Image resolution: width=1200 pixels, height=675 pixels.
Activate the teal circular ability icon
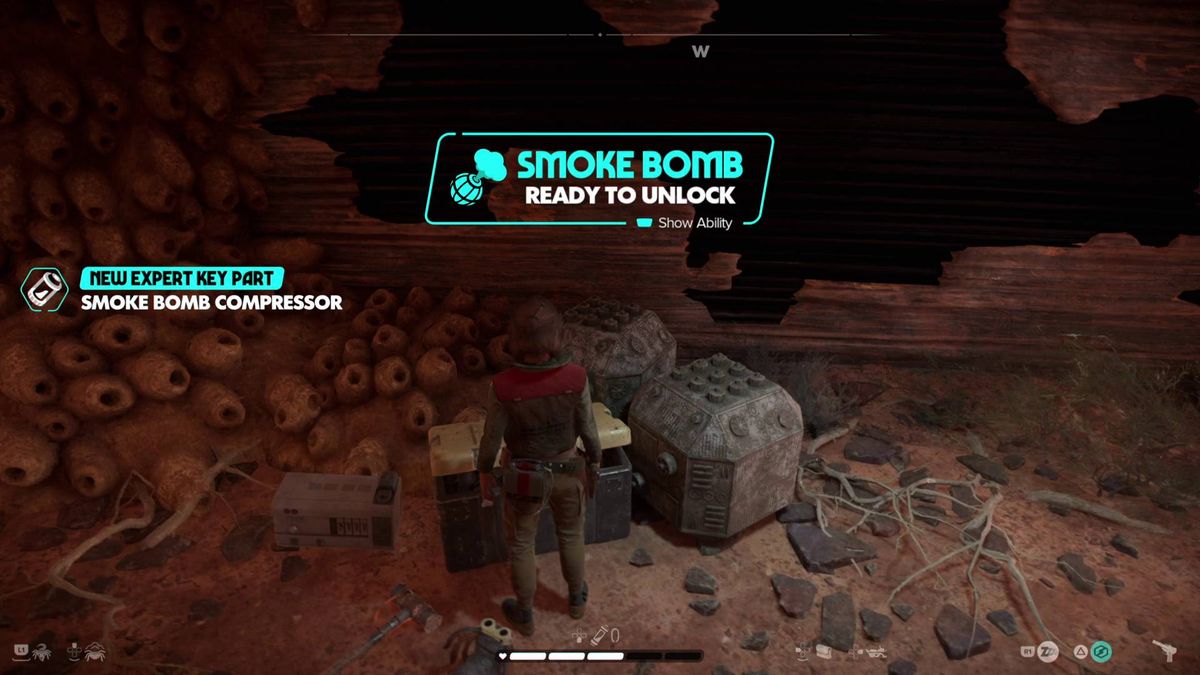[x=1101, y=653]
